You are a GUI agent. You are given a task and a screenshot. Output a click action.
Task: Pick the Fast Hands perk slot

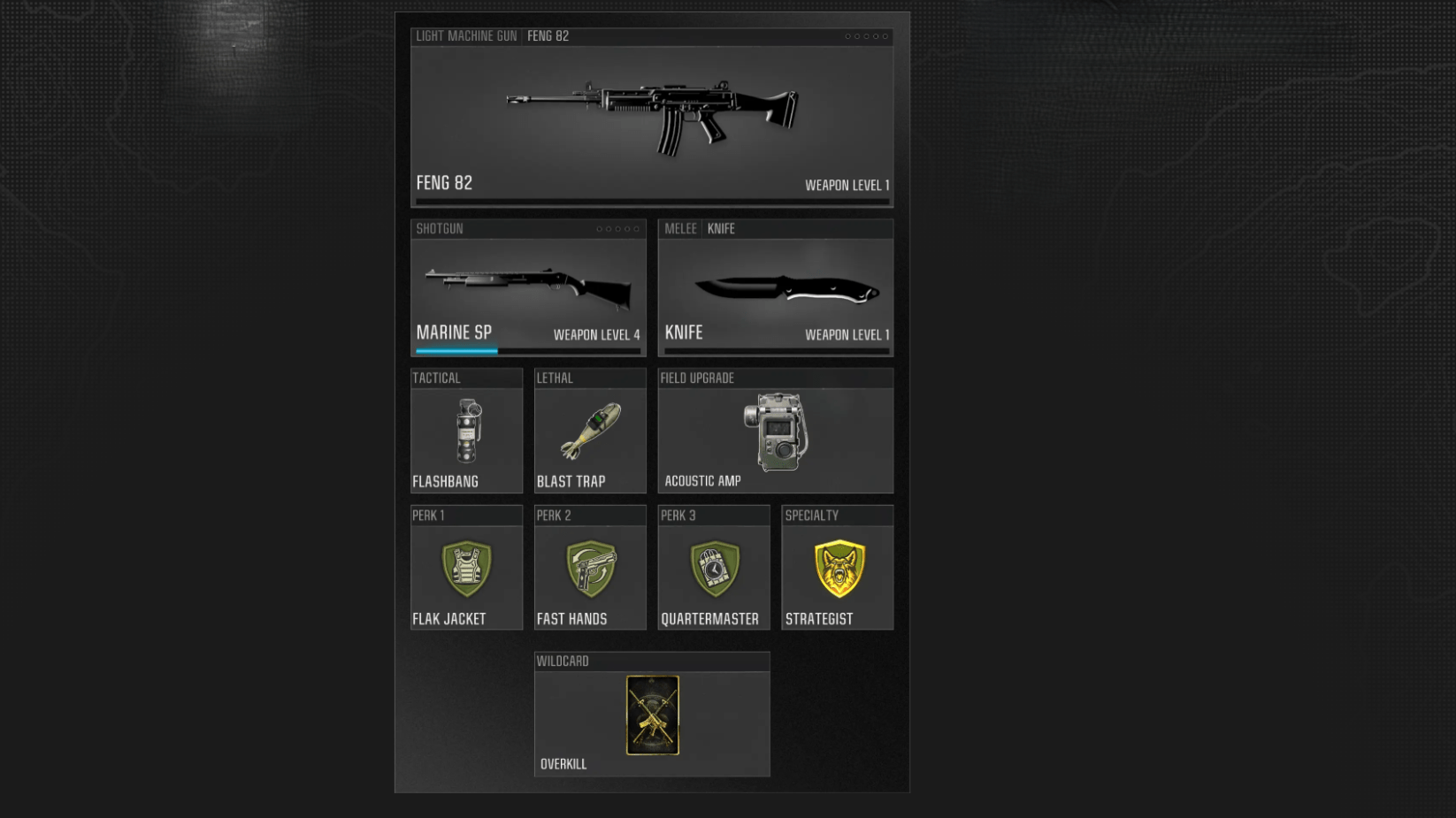(590, 569)
